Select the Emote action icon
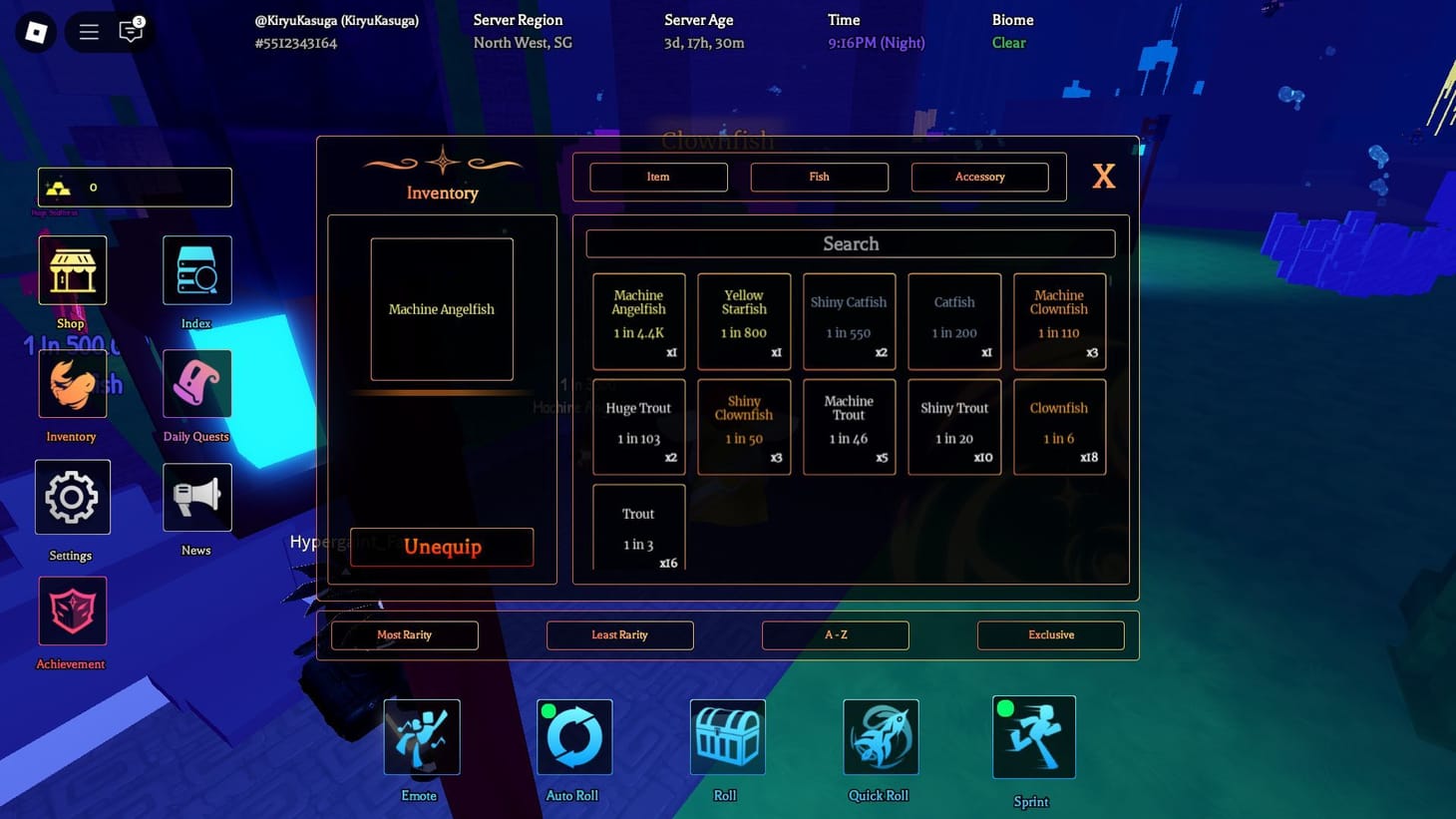 tap(421, 736)
